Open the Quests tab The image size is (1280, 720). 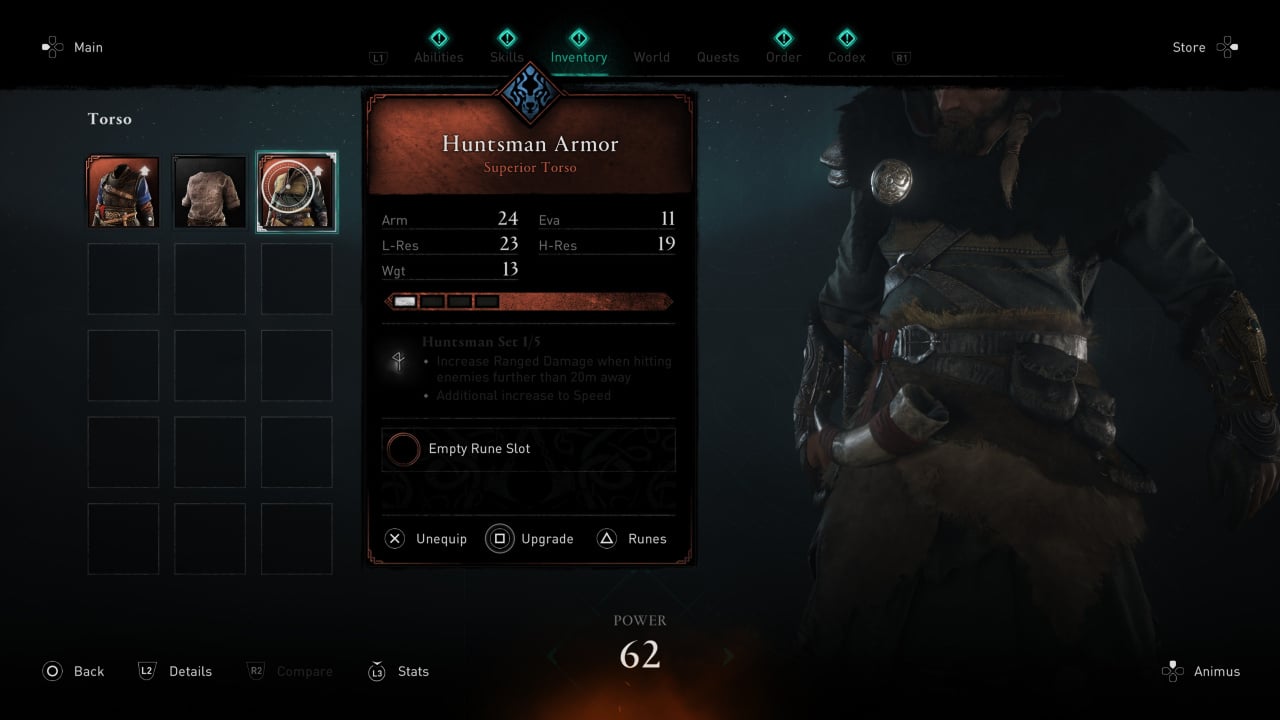(718, 57)
